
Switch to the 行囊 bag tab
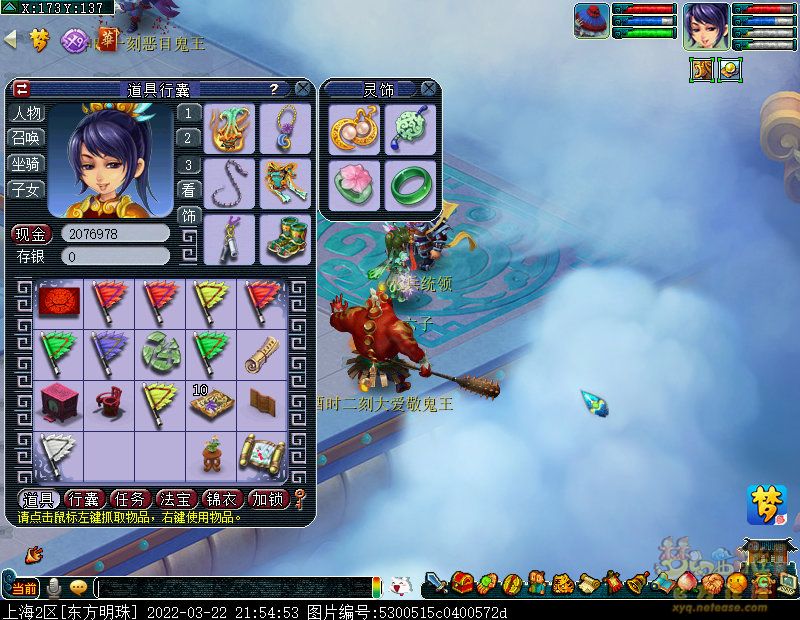click(83, 498)
